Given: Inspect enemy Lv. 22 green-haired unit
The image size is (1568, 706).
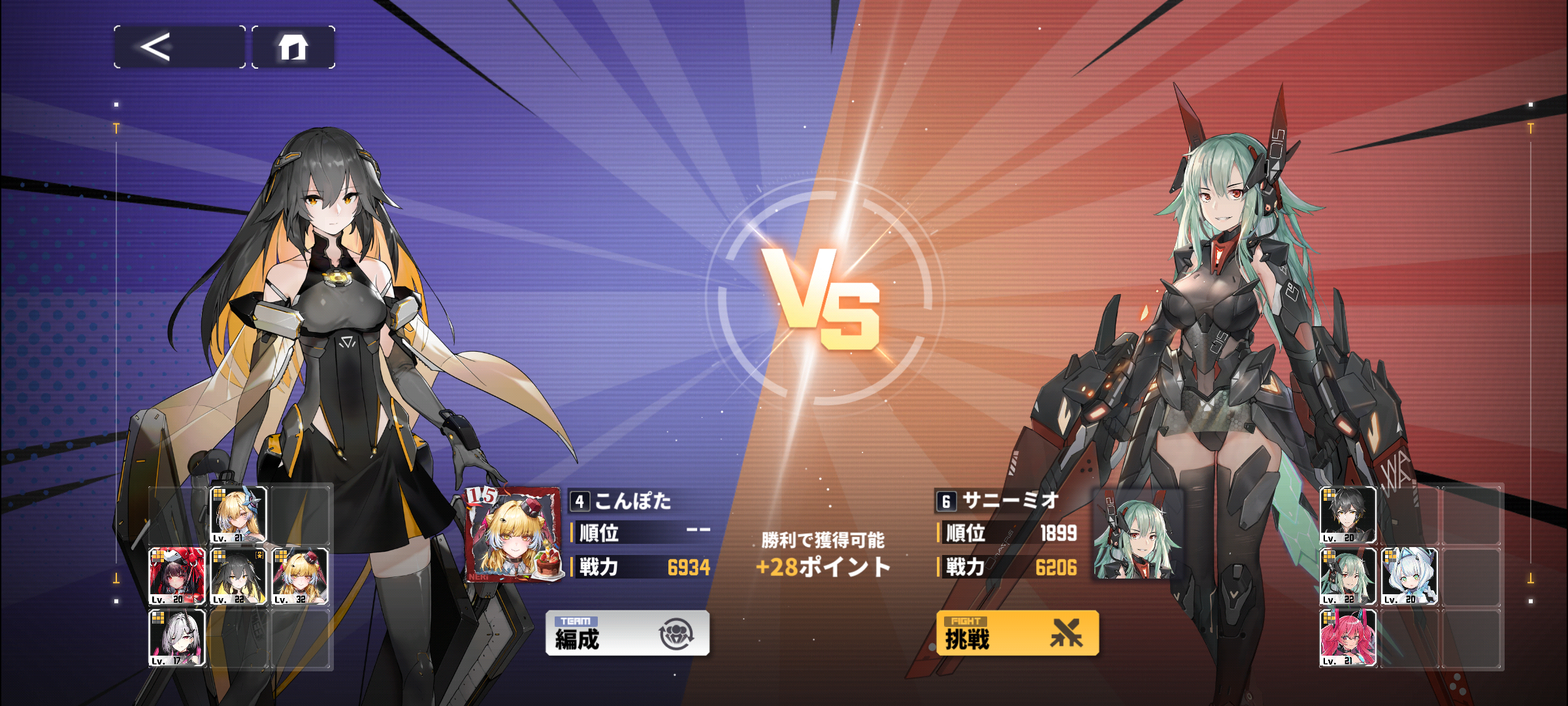Looking at the screenshot, I should (1348, 577).
